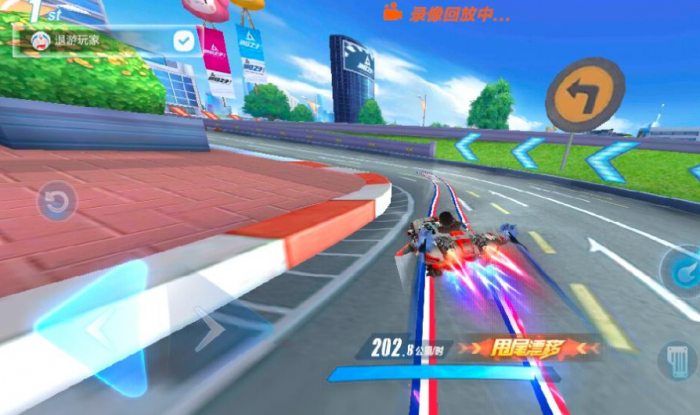Steer right with the right arrow control

pos(212,329)
